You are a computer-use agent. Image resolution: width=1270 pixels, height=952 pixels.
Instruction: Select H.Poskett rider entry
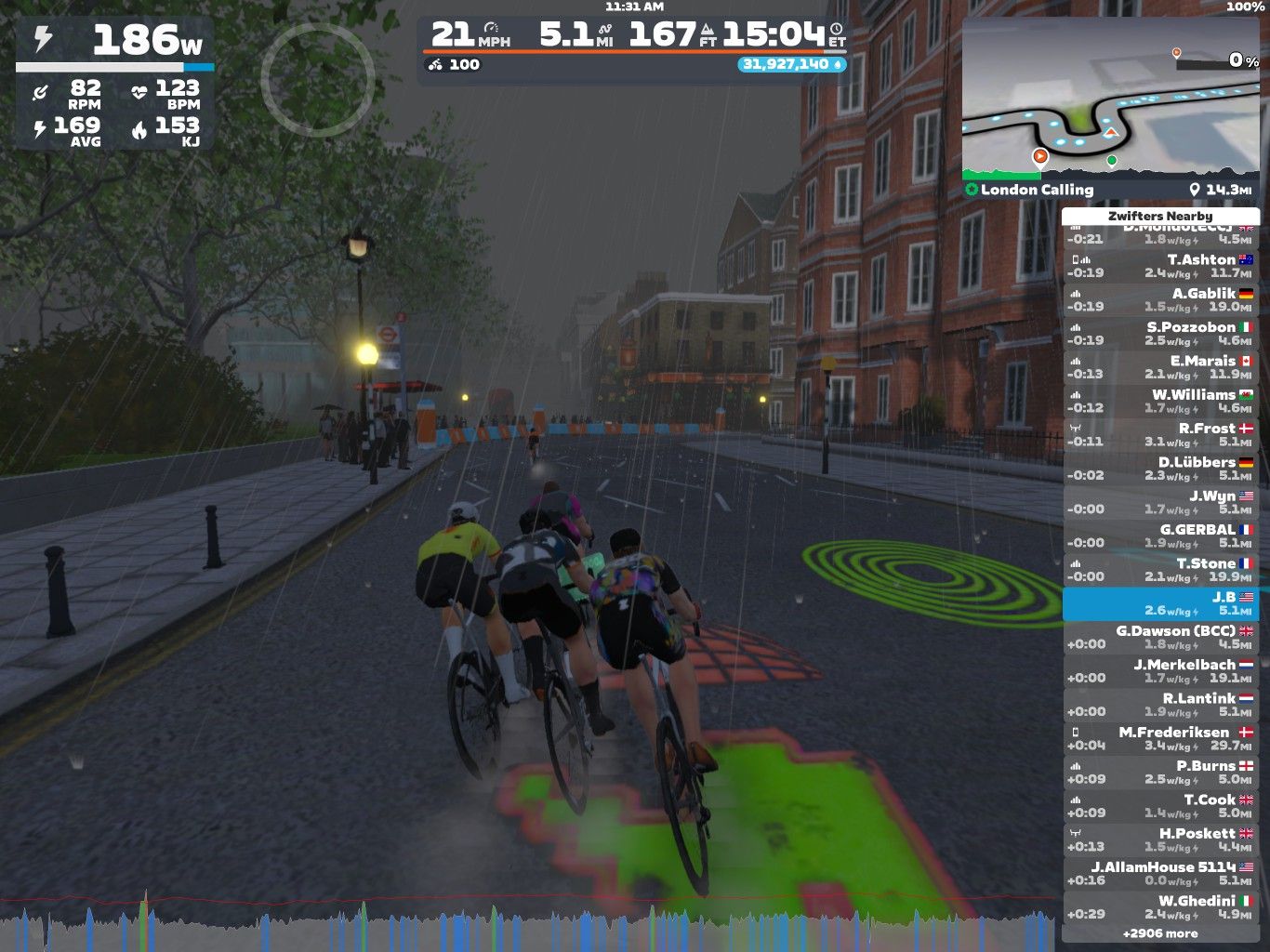(x=1160, y=840)
